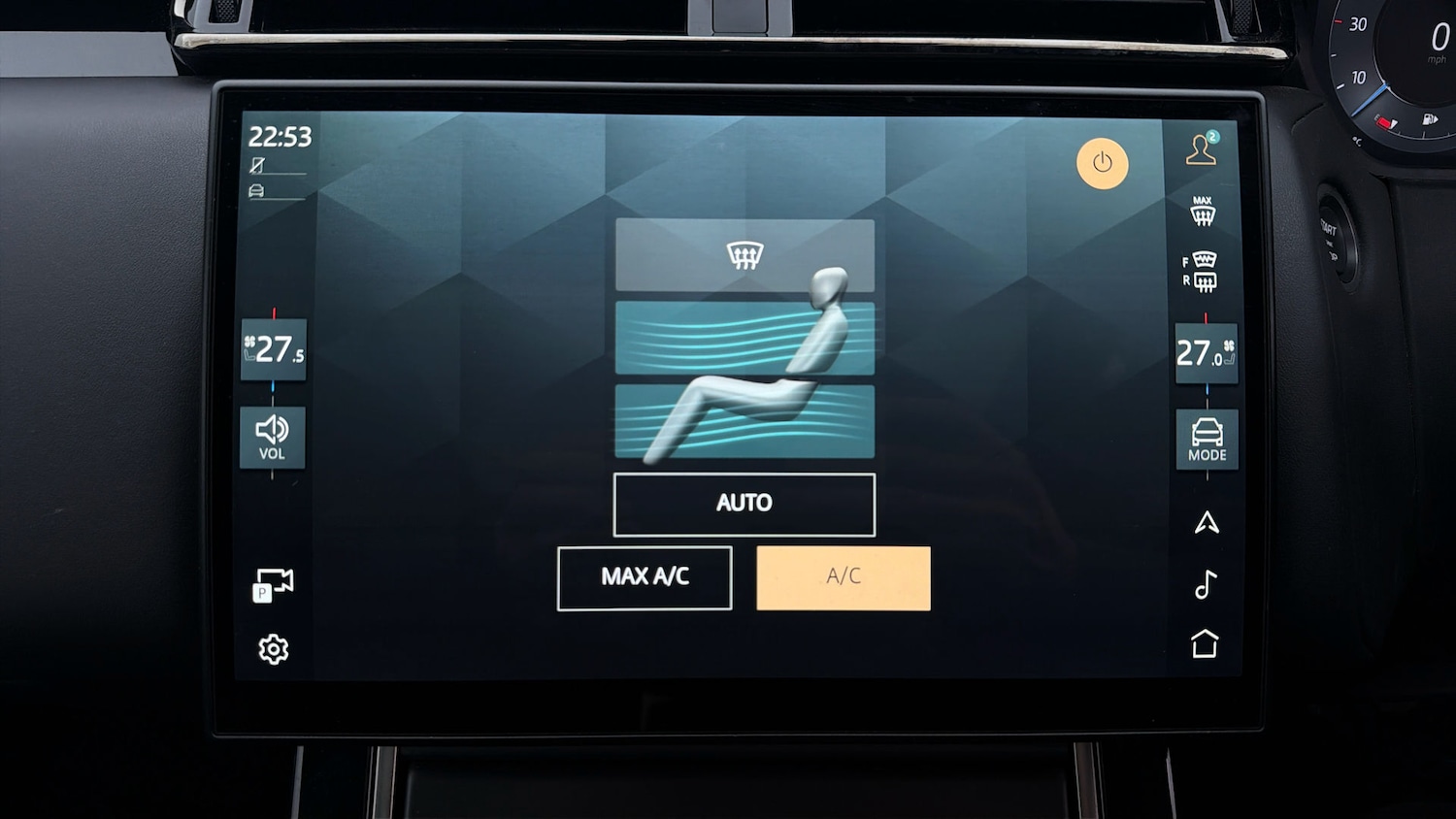1456x819 pixels.
Task: Toggle front and rear screen heating
Action: (x=1201, y=272)
